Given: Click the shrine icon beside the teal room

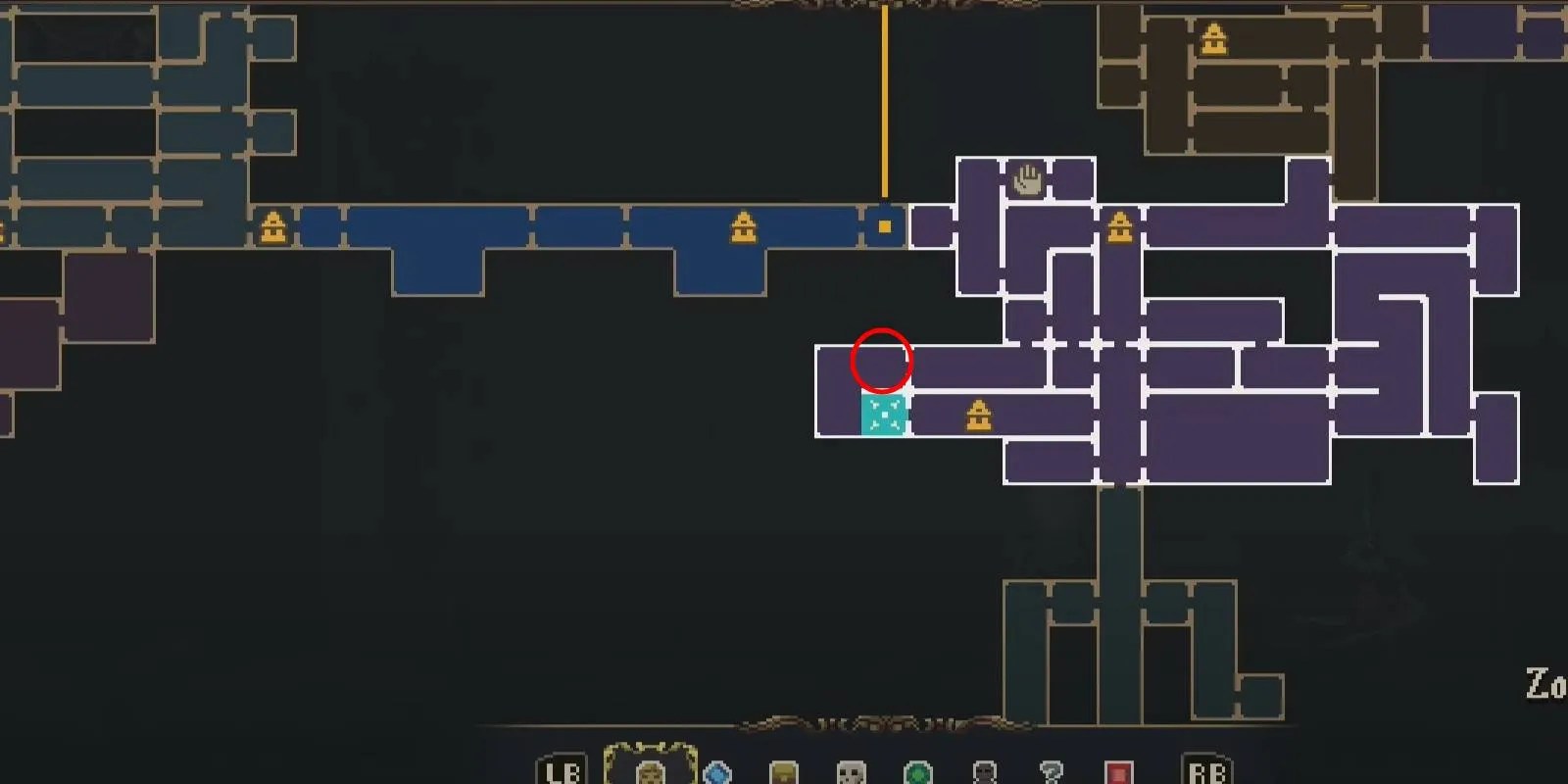Looking at the screenshot, I should (977, 415).
